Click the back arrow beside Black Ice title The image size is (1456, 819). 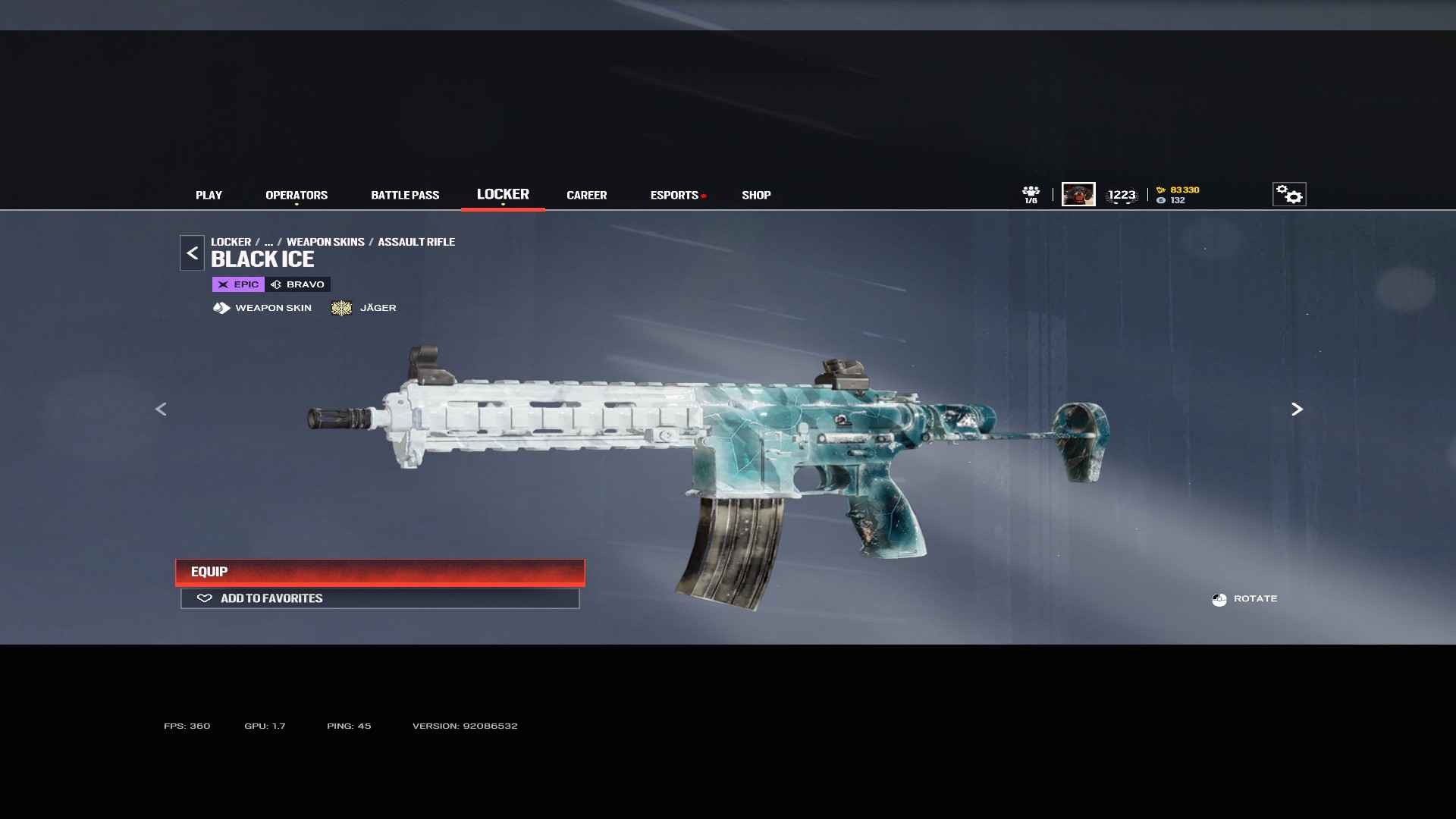(192, 253)
